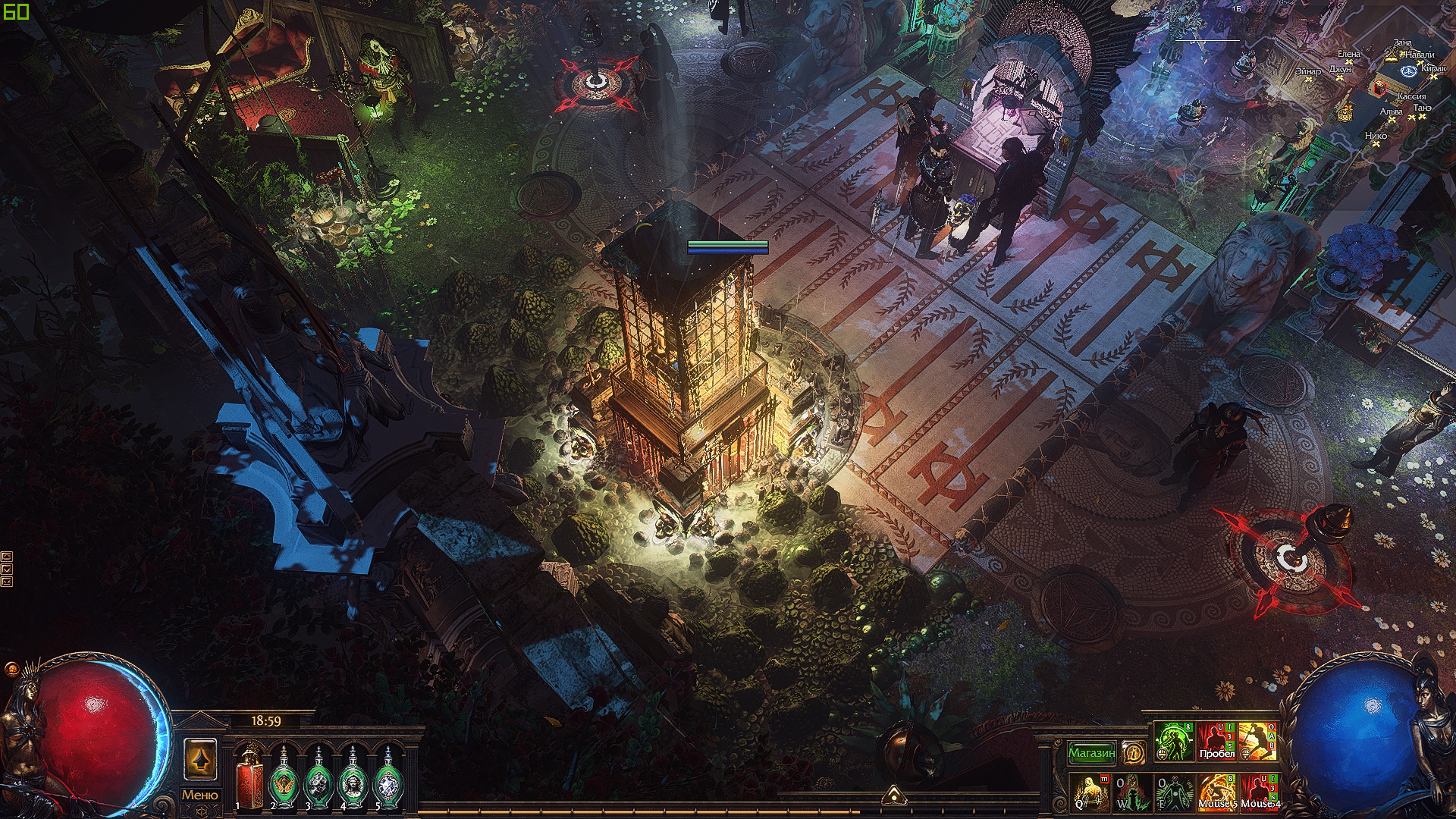This screenshot has width=1456, height=819.
Task: Use the winged green flask in slot 2
Action: [x=284, y=778]
